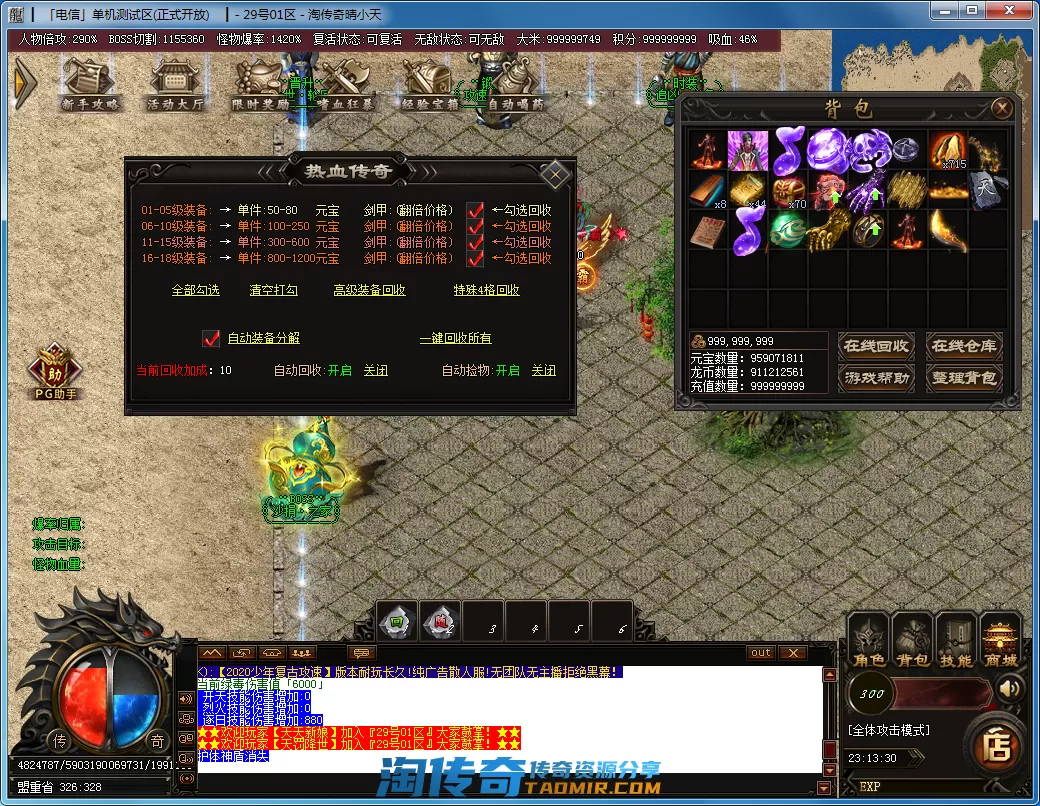Image resolution: width=1040 pixels, height=806 pixels.
Task: Open 高级装备回收 option
Action: coord(369,290)
